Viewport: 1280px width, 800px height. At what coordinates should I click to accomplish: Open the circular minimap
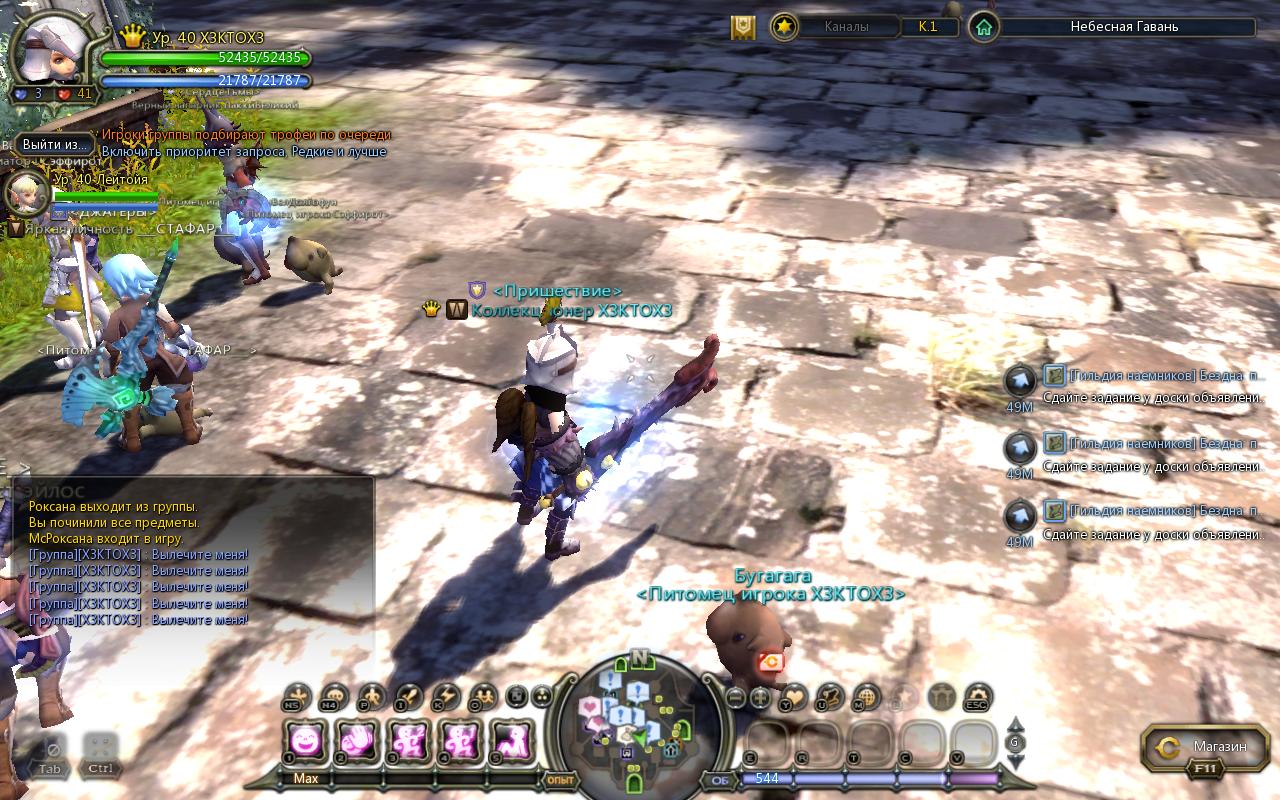[640, 714]
